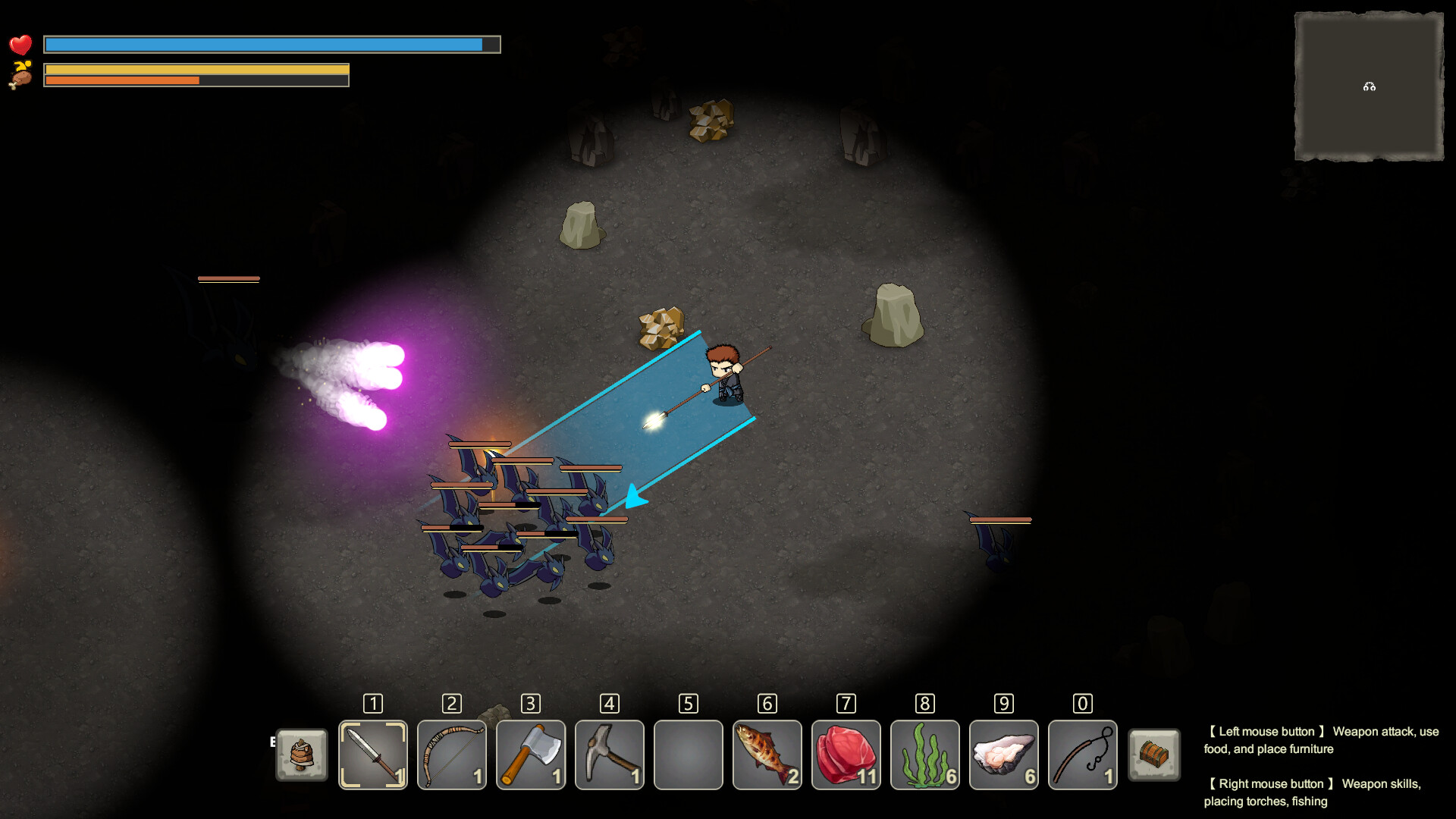1456x819 pixels.
Task: Click the heart icon next to the health bar
Action: coord(22,45)
